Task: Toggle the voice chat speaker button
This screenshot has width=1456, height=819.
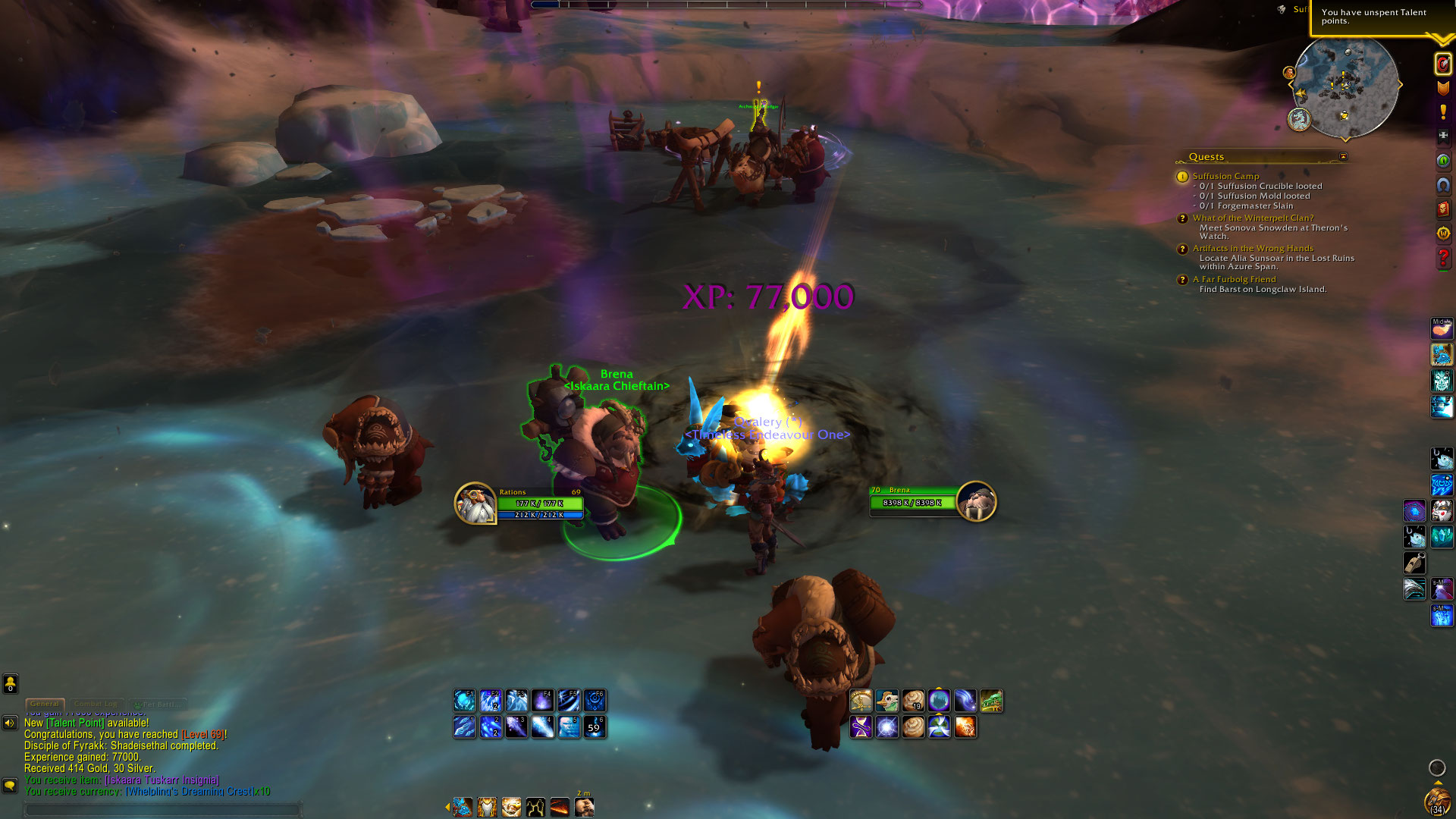Action: [10, 723]
